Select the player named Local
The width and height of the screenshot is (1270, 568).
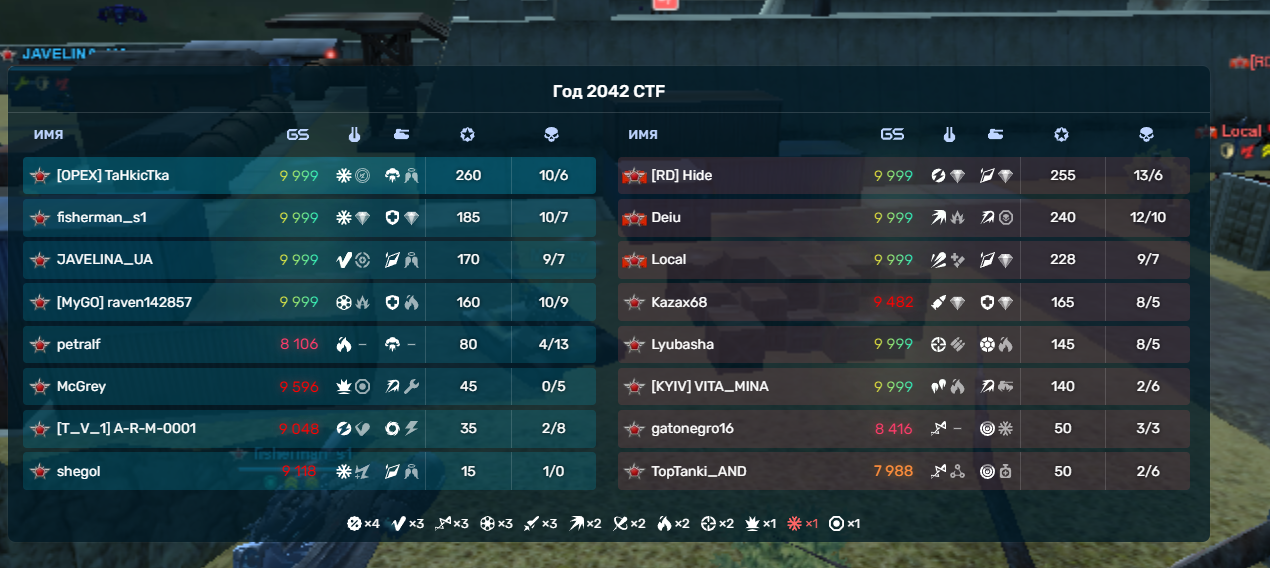pyautogui.click(x=669, y=260)
